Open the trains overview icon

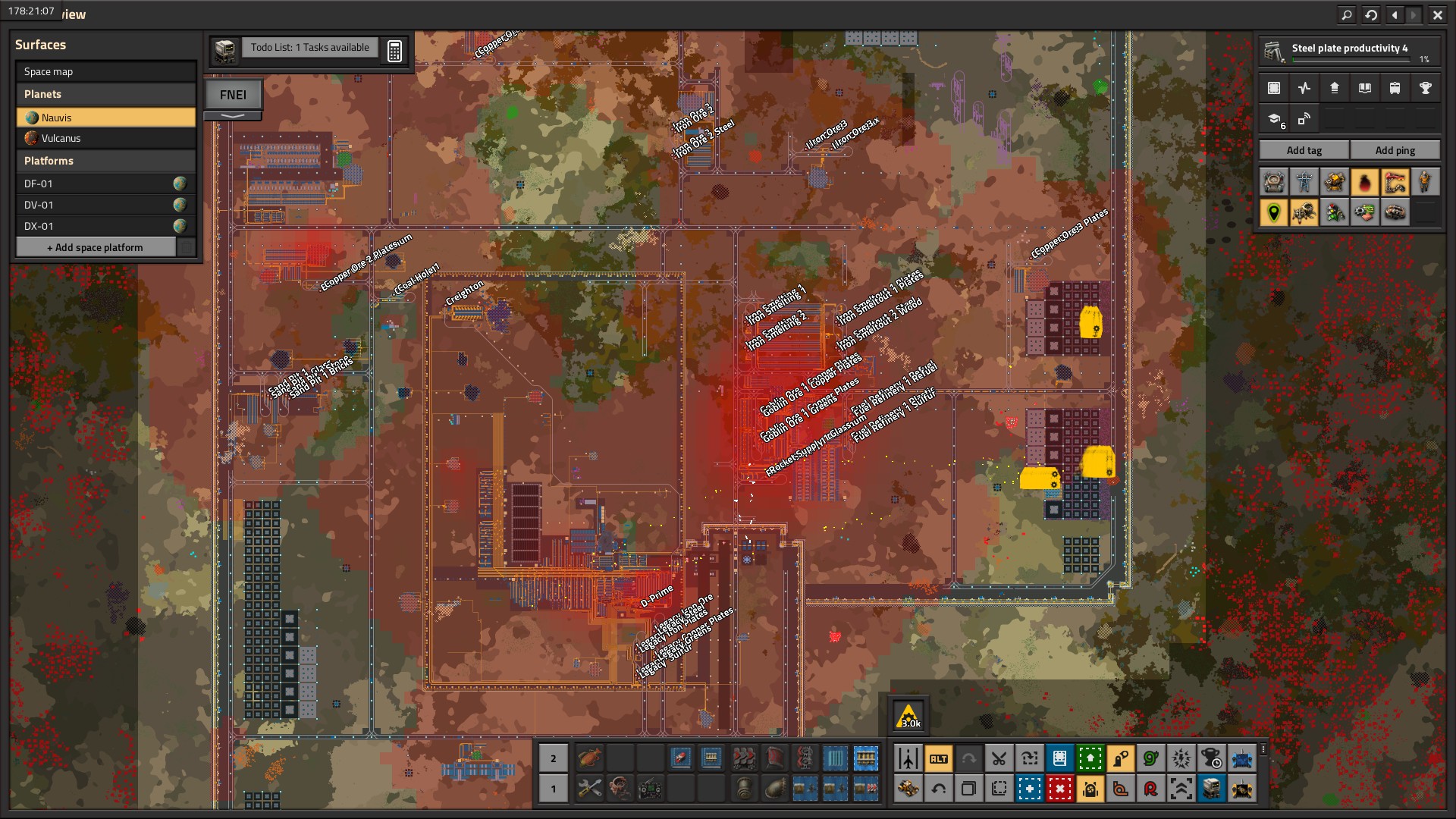[x=1395, y=89]
